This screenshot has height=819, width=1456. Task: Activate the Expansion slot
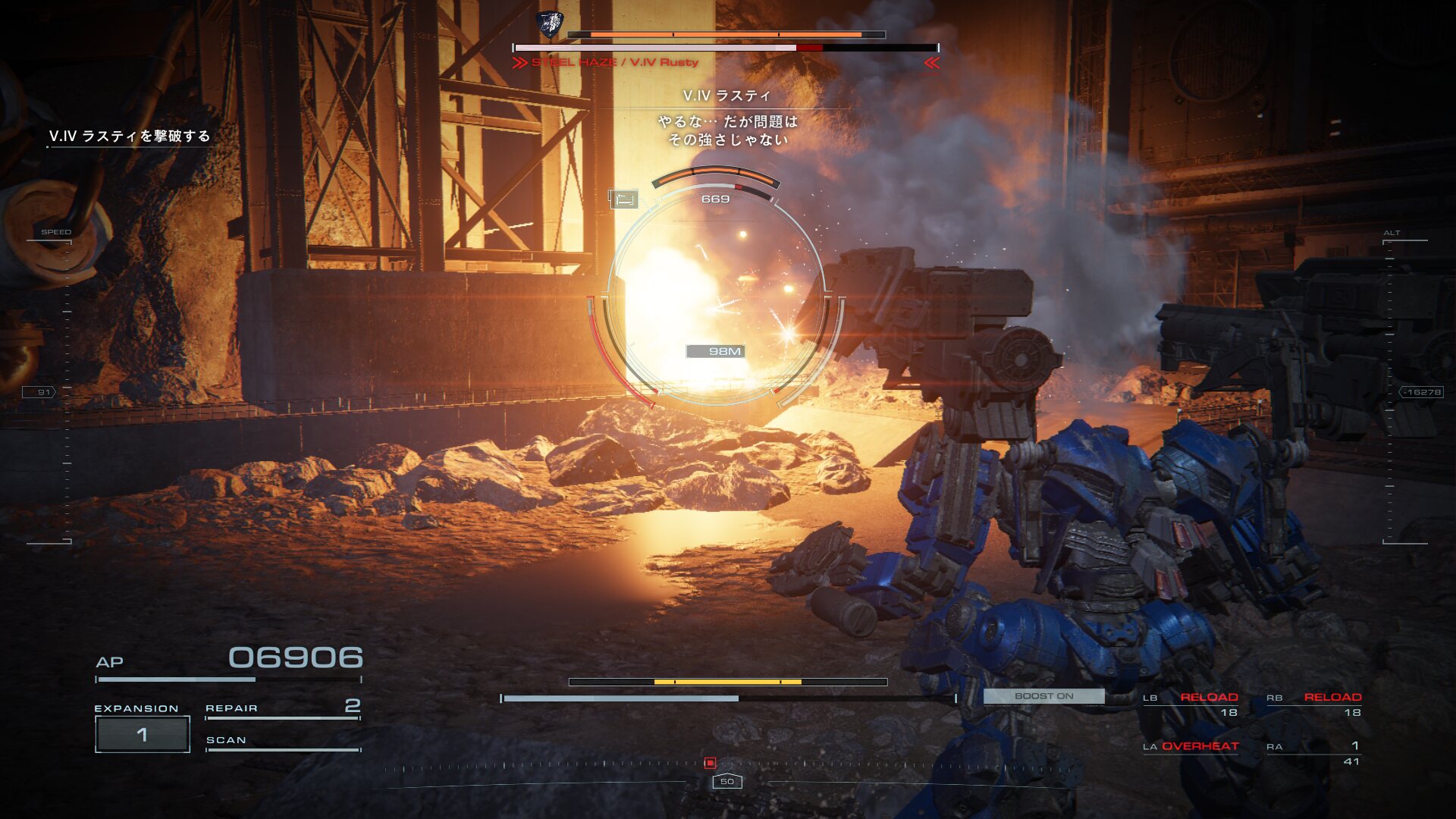pos(142,734)
